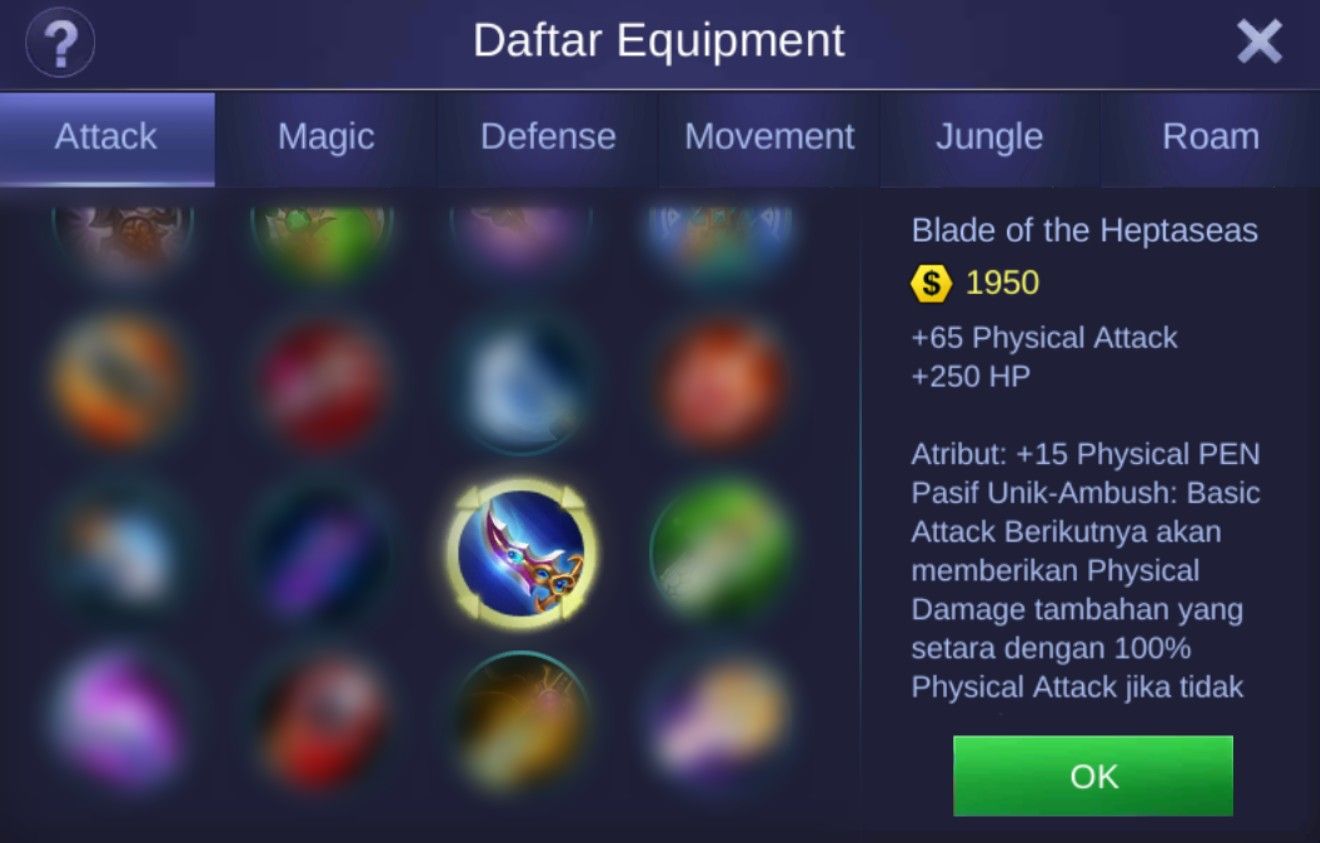Image resolution: width=1320 pixels, height=843 pixels.
Task: Select the blue crescent moon item icon
Action: click(520, 380)
